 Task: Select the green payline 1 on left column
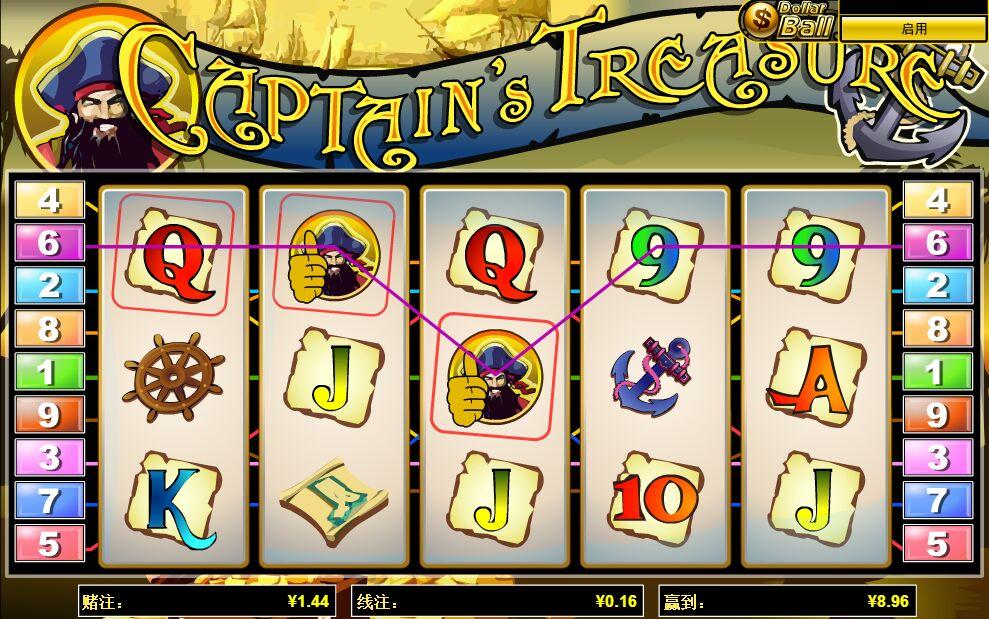49,372
